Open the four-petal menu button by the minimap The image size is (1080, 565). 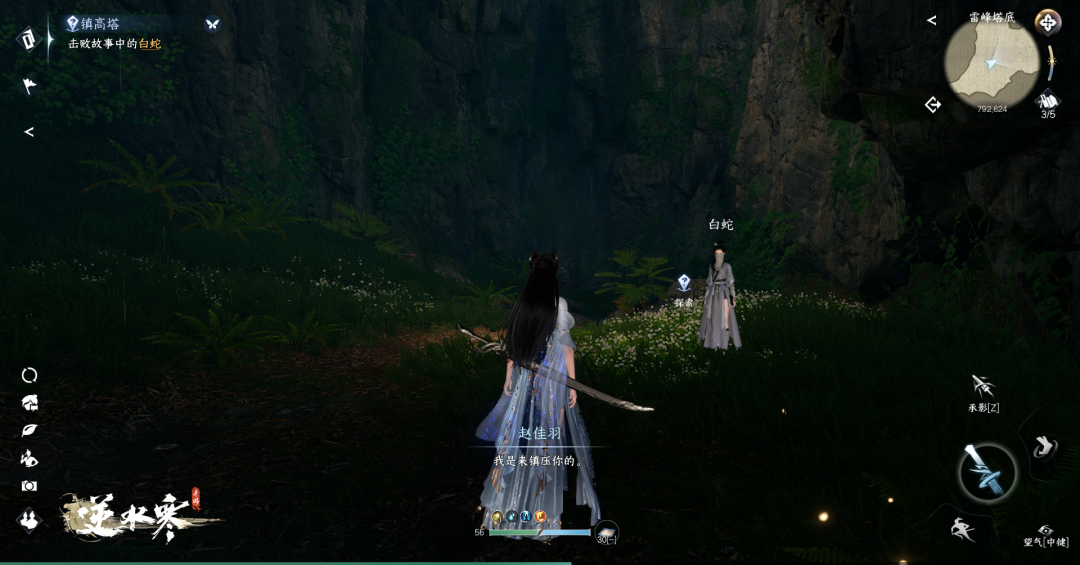(1047, 22)
